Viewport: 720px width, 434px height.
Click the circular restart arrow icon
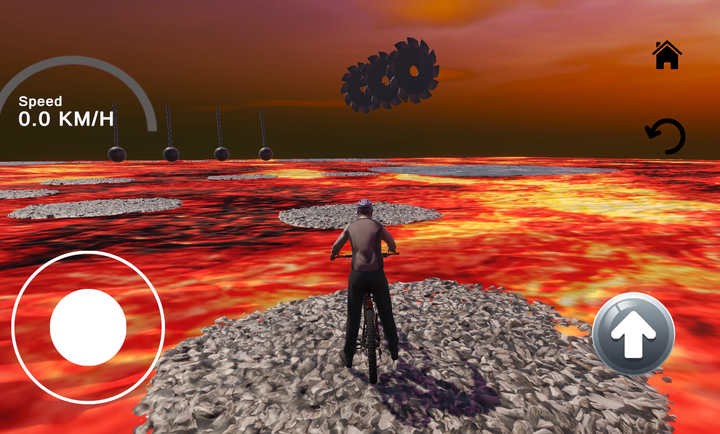tap(666, 136)
